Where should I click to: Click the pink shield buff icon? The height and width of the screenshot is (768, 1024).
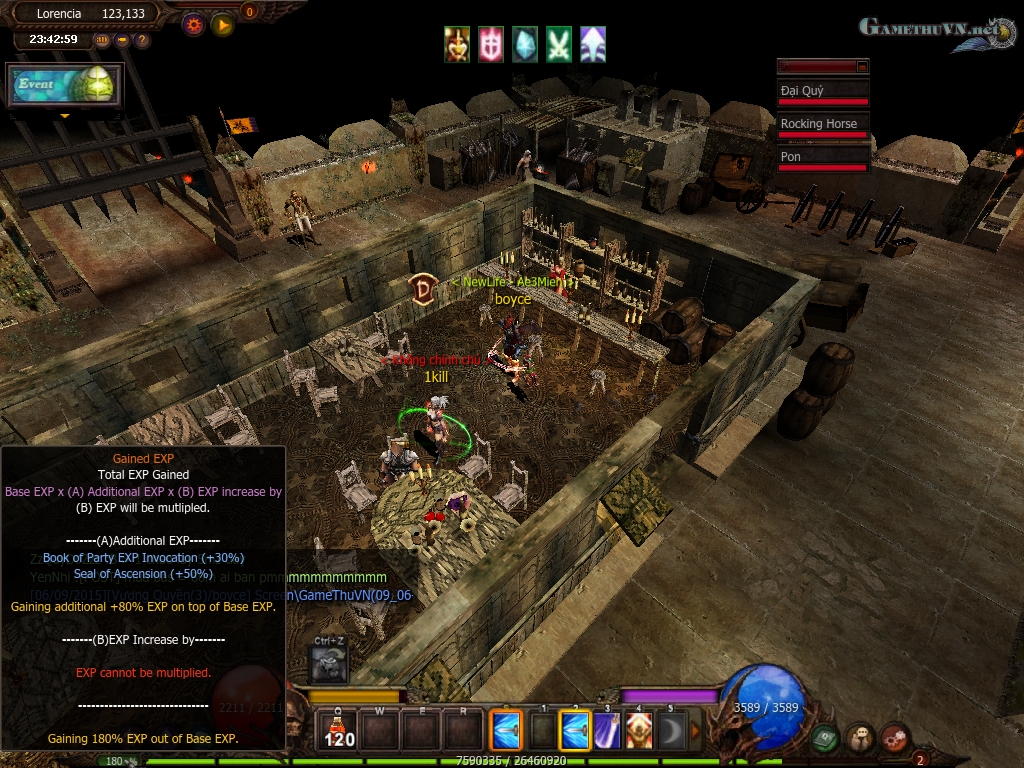click(x=491, y=44)
